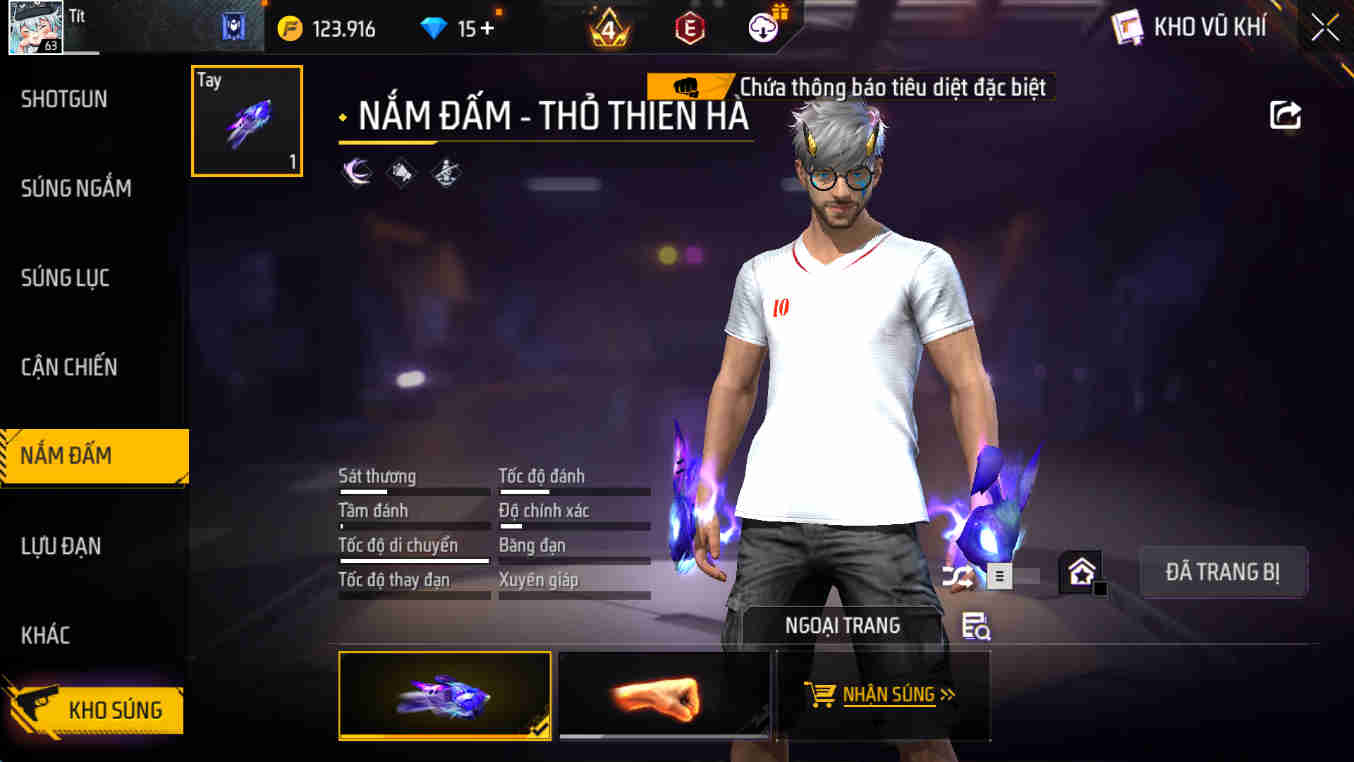Screen dimensions: 1354x762
Task: Select the SHOTGUN category tab
Action: point(63,99)
